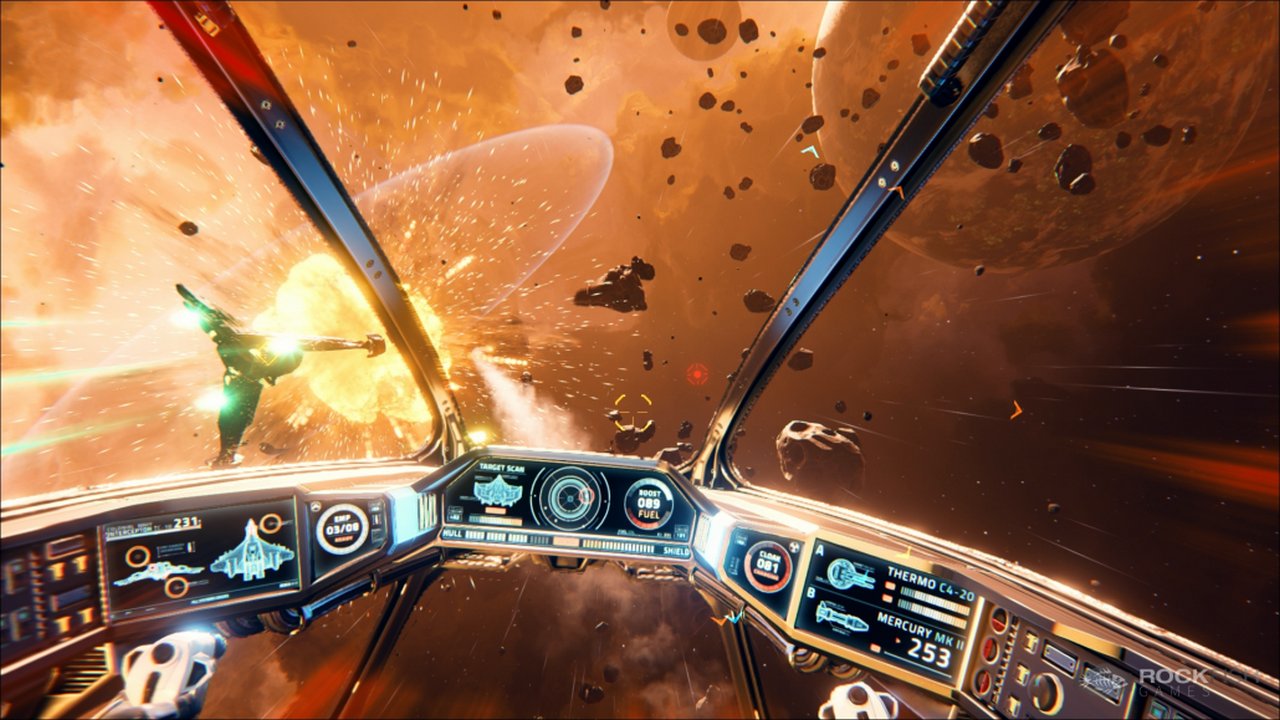
Task: Click the Cloak 081 charging indicator
Action: (x=767, y=565)
